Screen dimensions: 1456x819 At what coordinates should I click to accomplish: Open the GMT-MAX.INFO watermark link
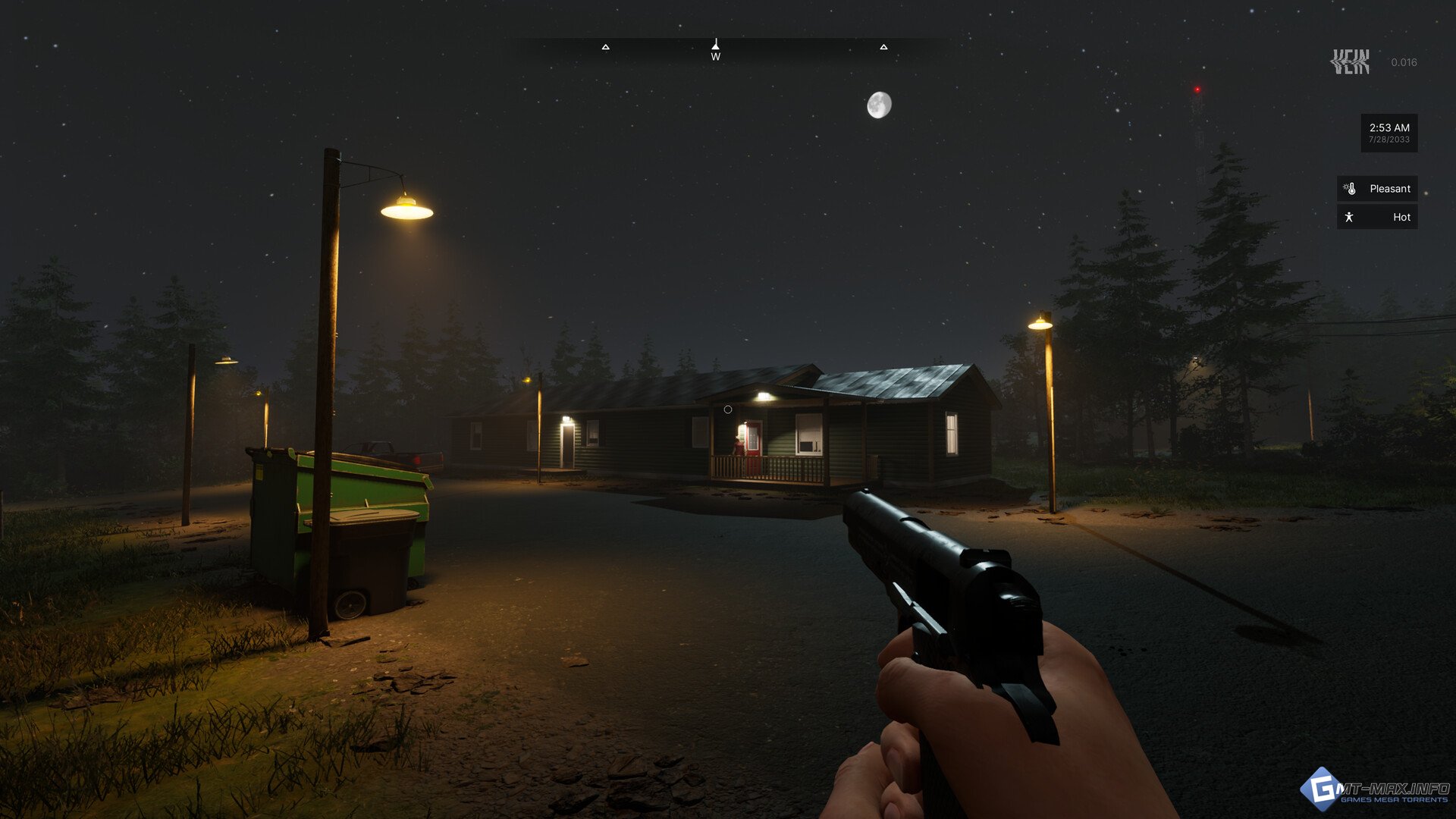(x=1376, y=790)
